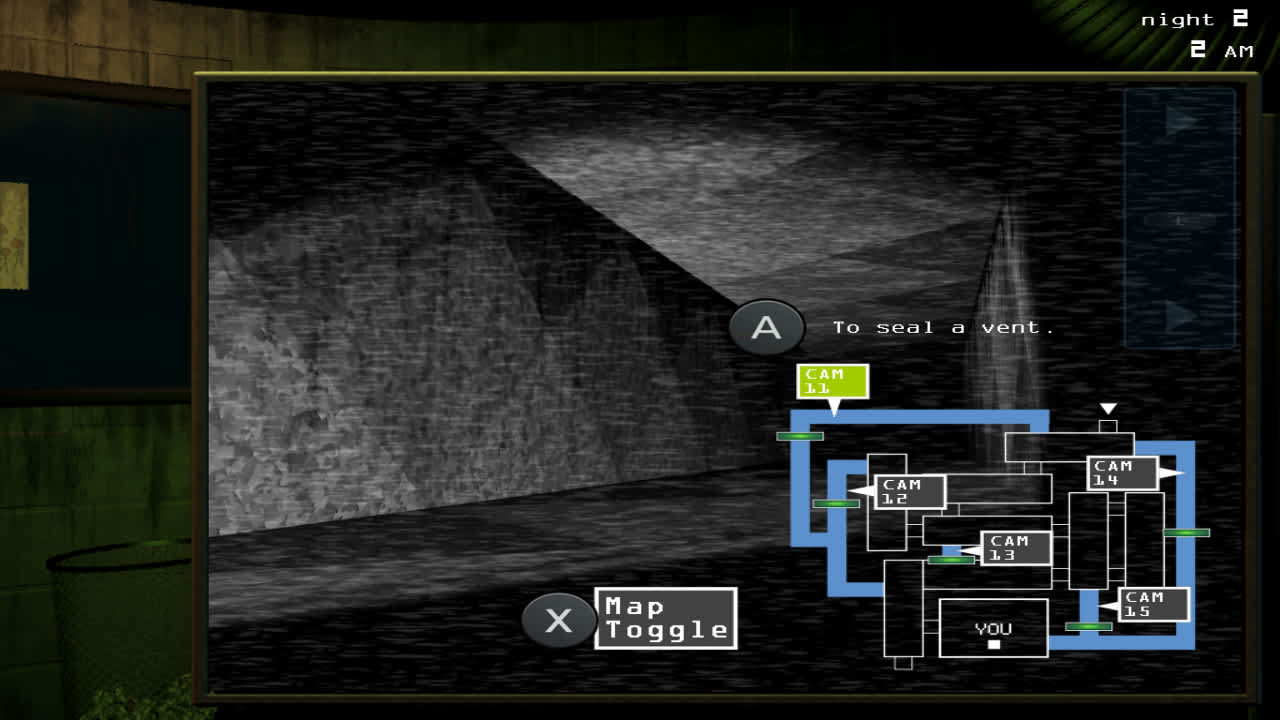This screenshot has width=1280, height=720.
Task: Toggle the vent seal left of CAM 12
Action: coord(837,504)
